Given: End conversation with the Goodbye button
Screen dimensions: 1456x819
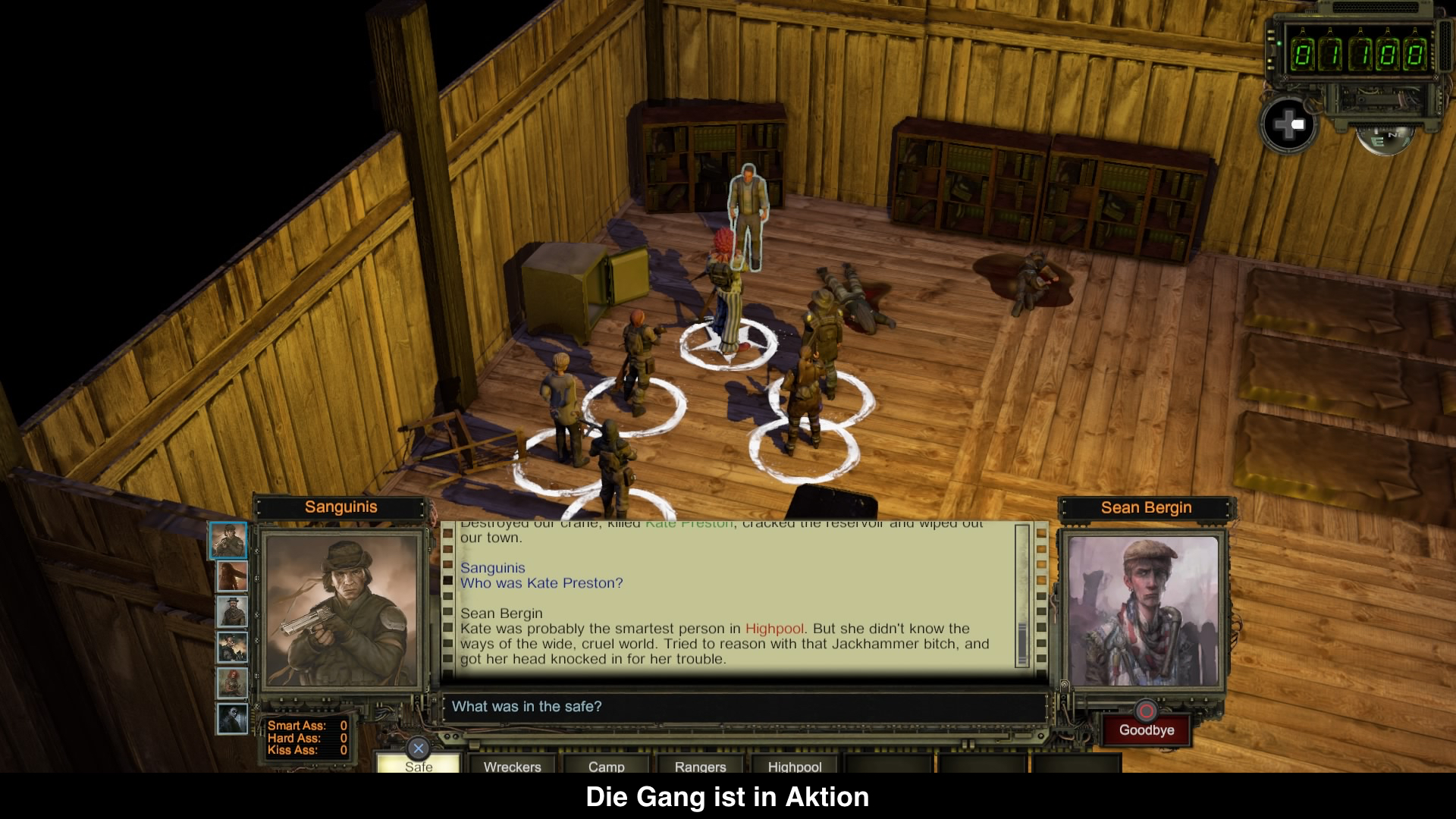Looking at the screenshot, I should click(1146, 730).
